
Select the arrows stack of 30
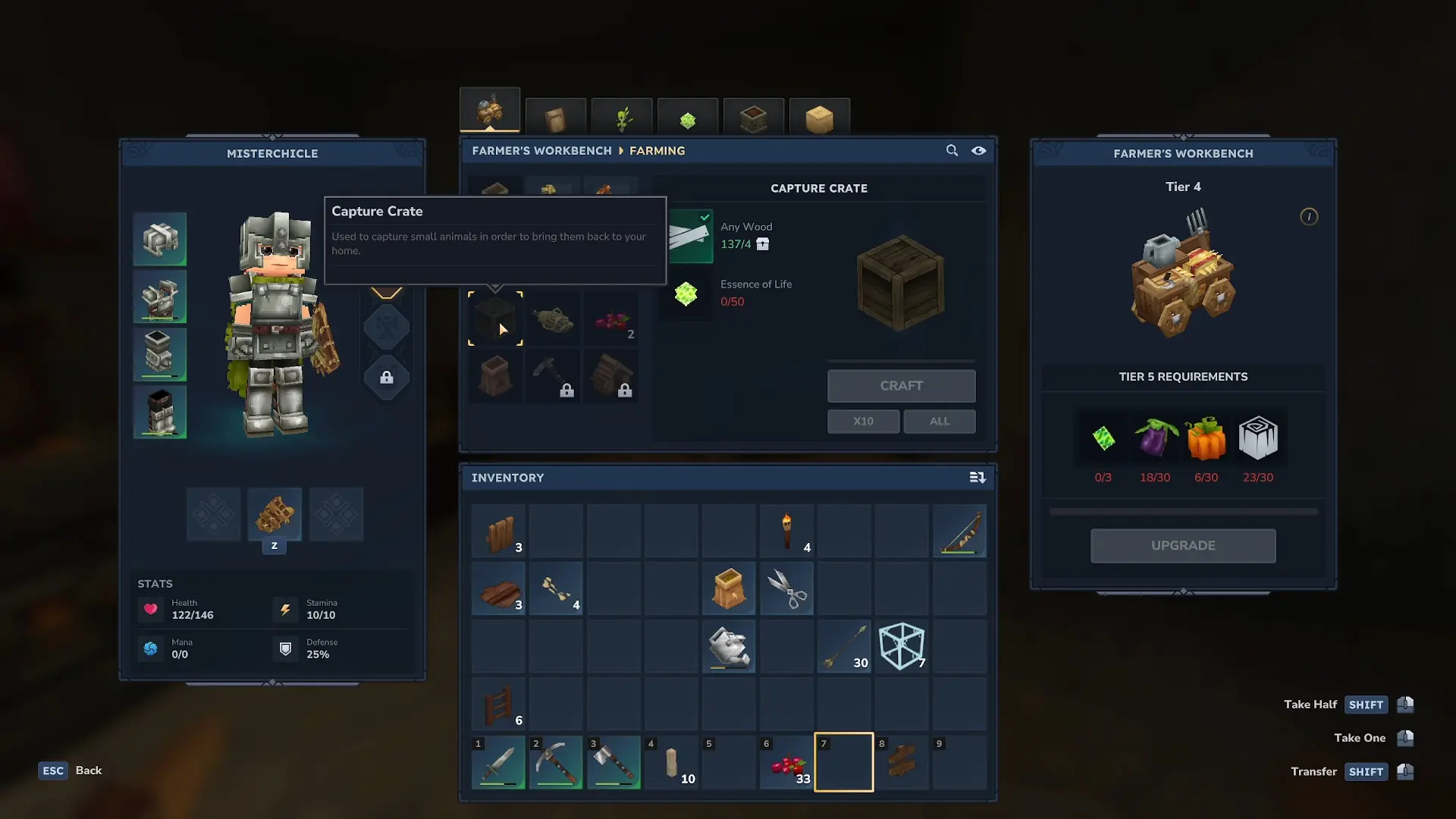(x=844, y=646)
